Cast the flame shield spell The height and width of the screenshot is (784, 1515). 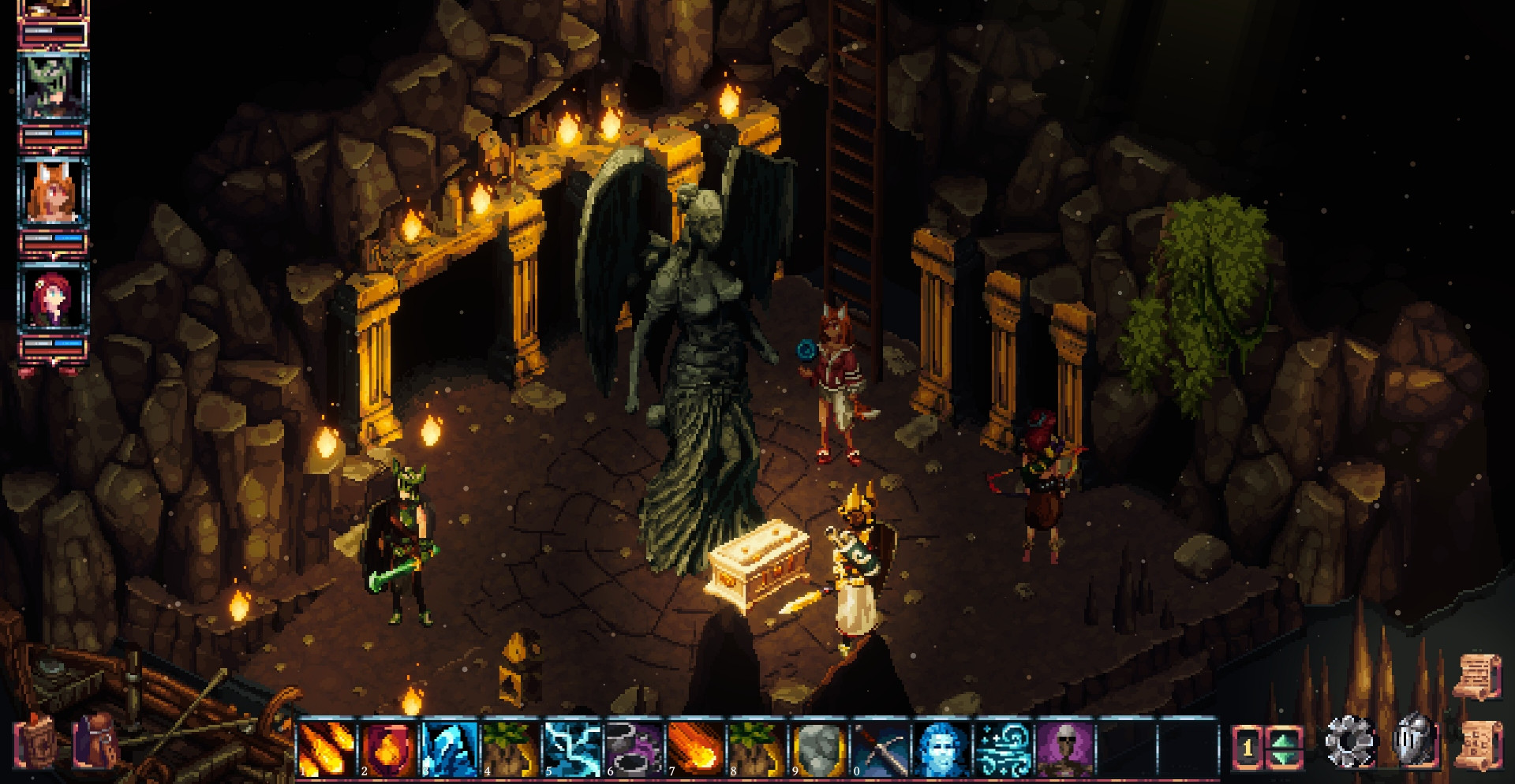pos(387,747)
